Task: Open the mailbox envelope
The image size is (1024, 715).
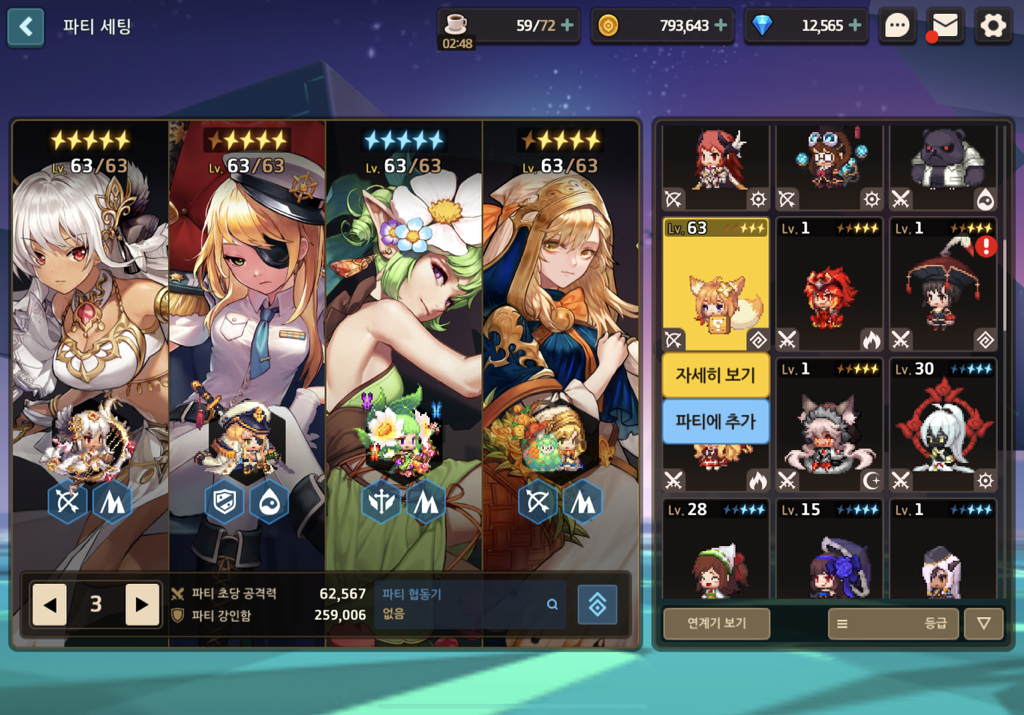Action: pos(945,26)
